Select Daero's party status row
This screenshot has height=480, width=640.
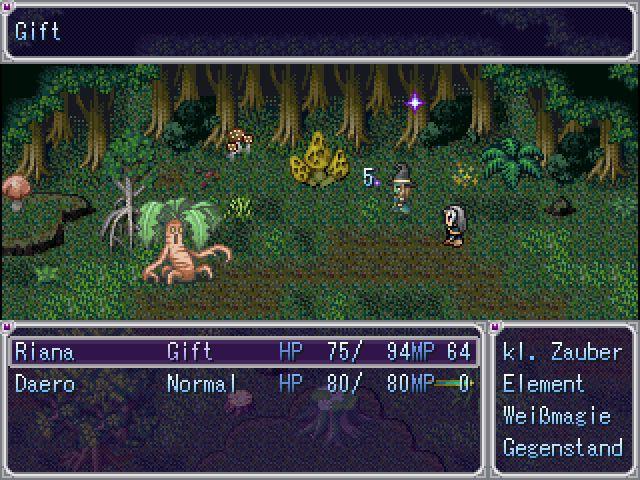pyautogui.click(x=242, y=384)
